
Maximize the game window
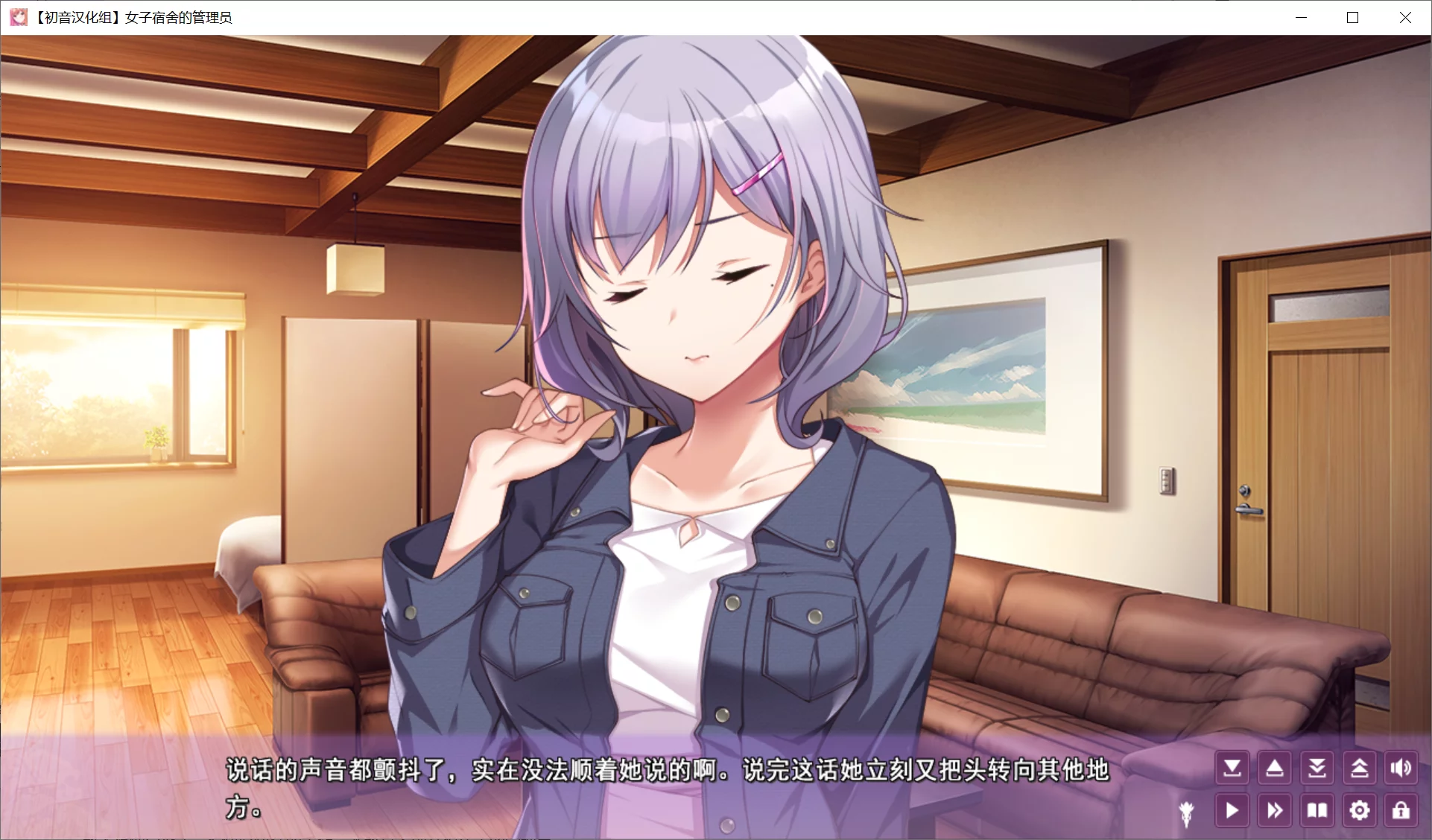tap(1353, 16)
